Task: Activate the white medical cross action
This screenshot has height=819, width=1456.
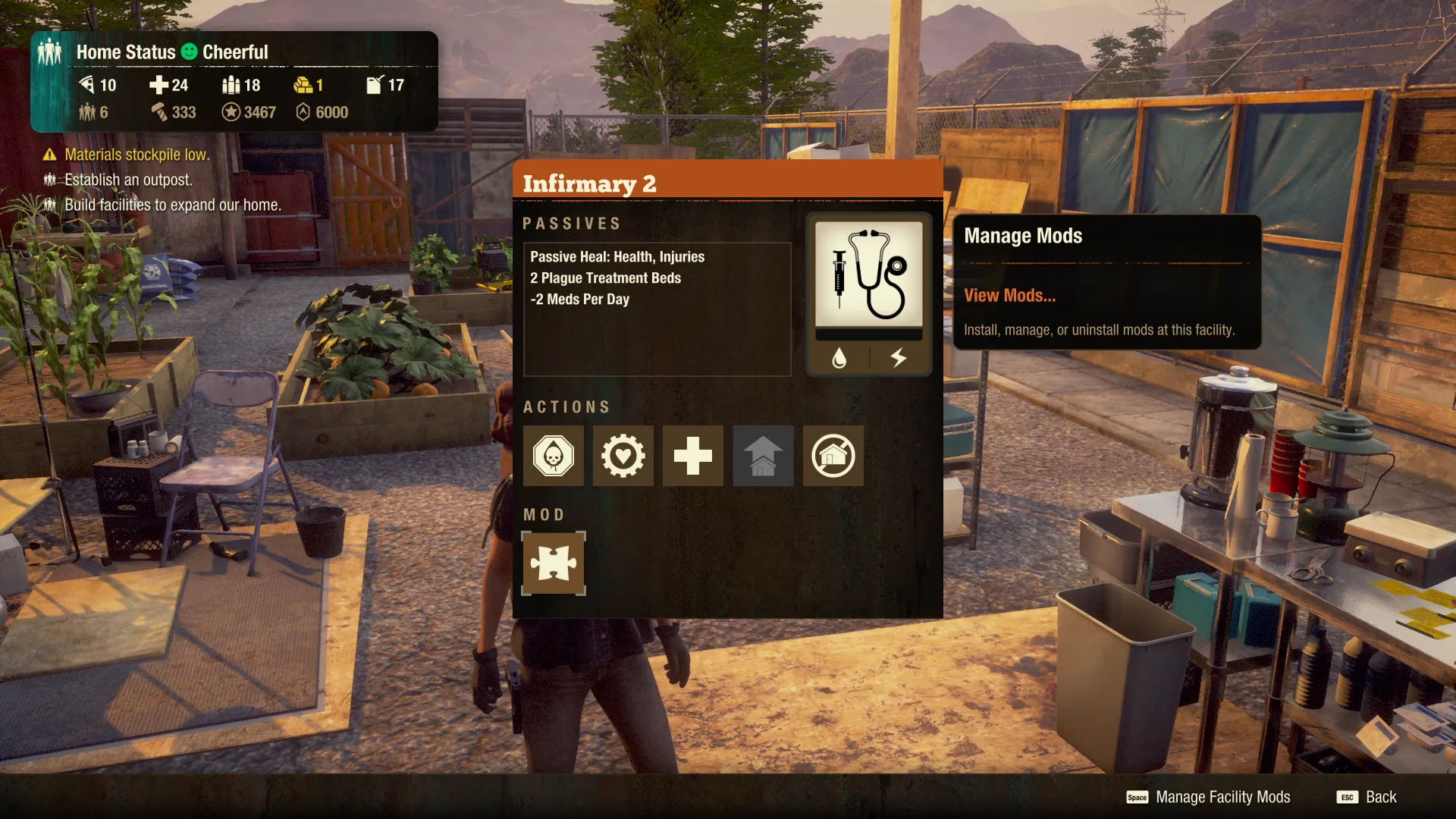Action: point(693,456)
